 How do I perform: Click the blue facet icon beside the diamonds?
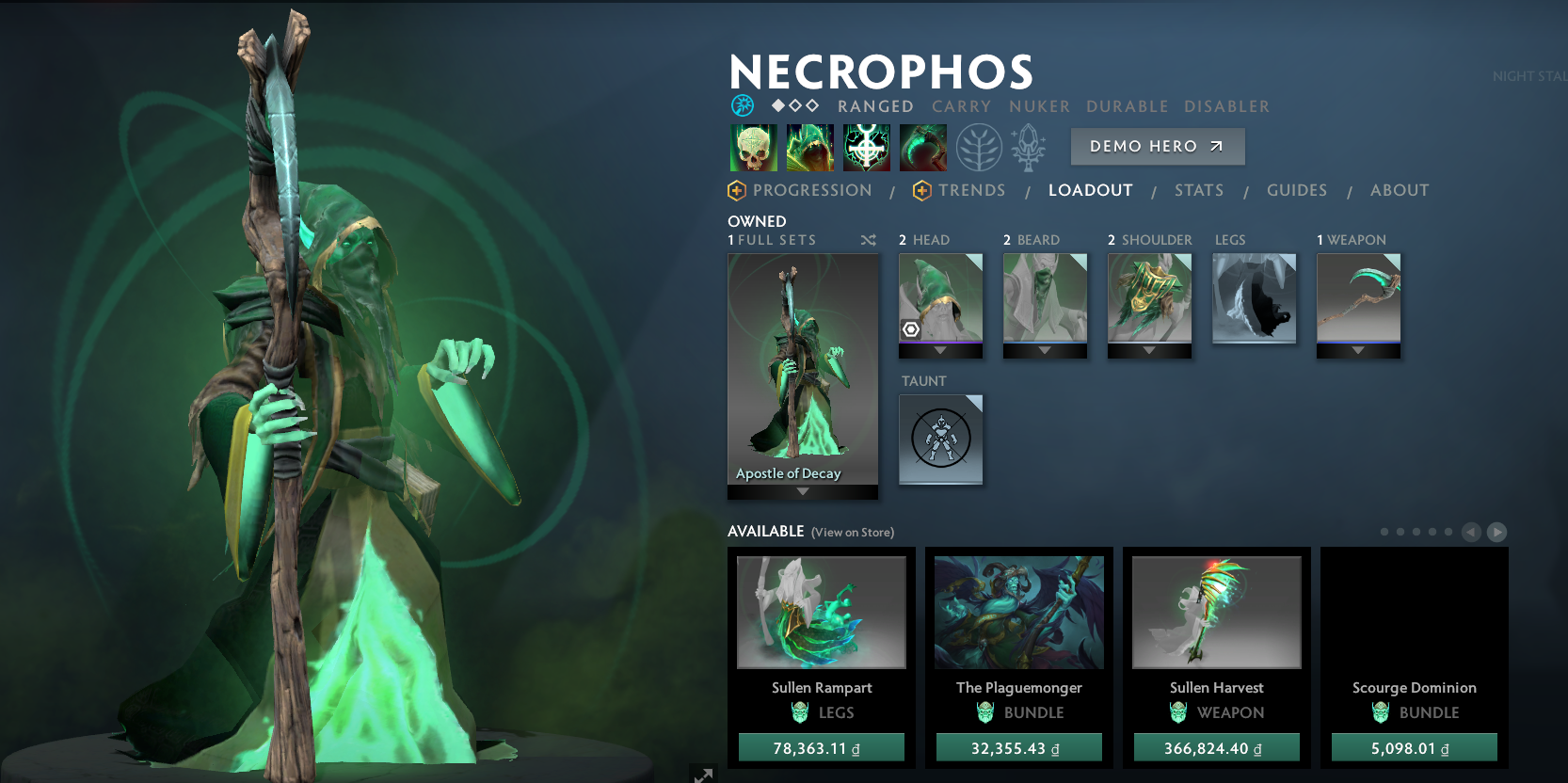coord(743,106)
